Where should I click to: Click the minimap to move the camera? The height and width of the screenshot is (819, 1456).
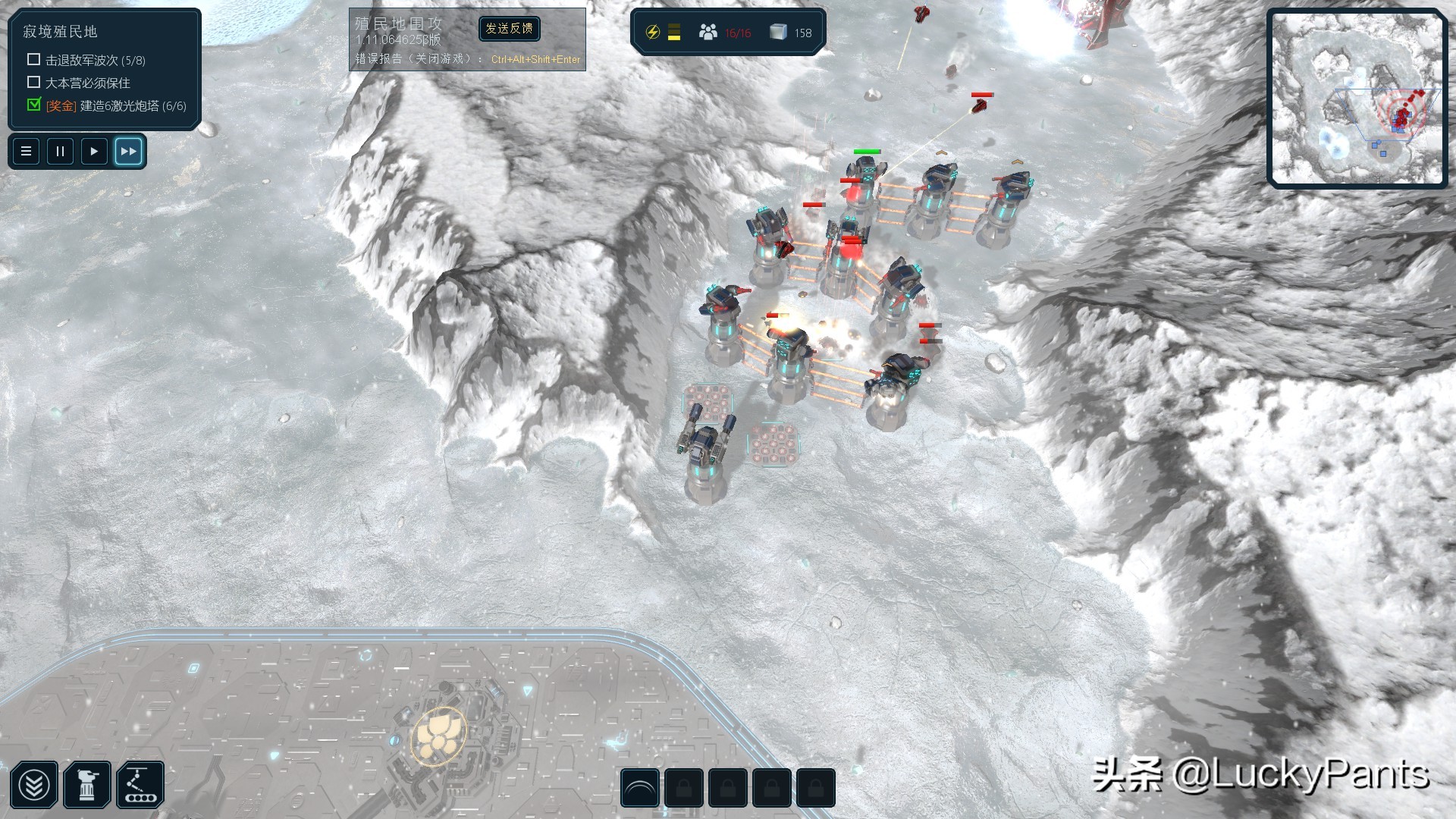pyautogui.click(x=1357, y=98)
